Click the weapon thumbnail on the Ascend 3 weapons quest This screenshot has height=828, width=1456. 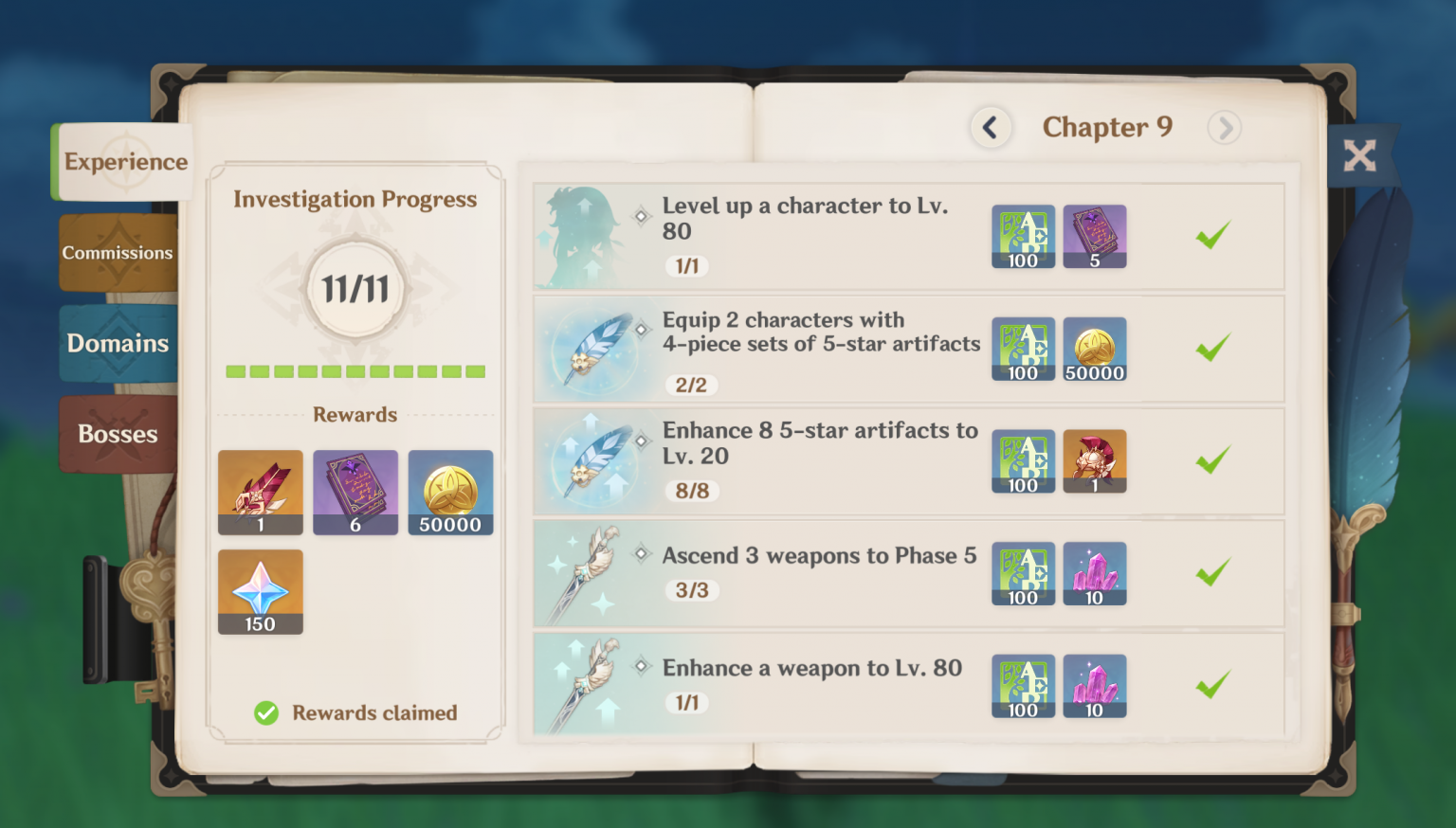coord(589,573)
